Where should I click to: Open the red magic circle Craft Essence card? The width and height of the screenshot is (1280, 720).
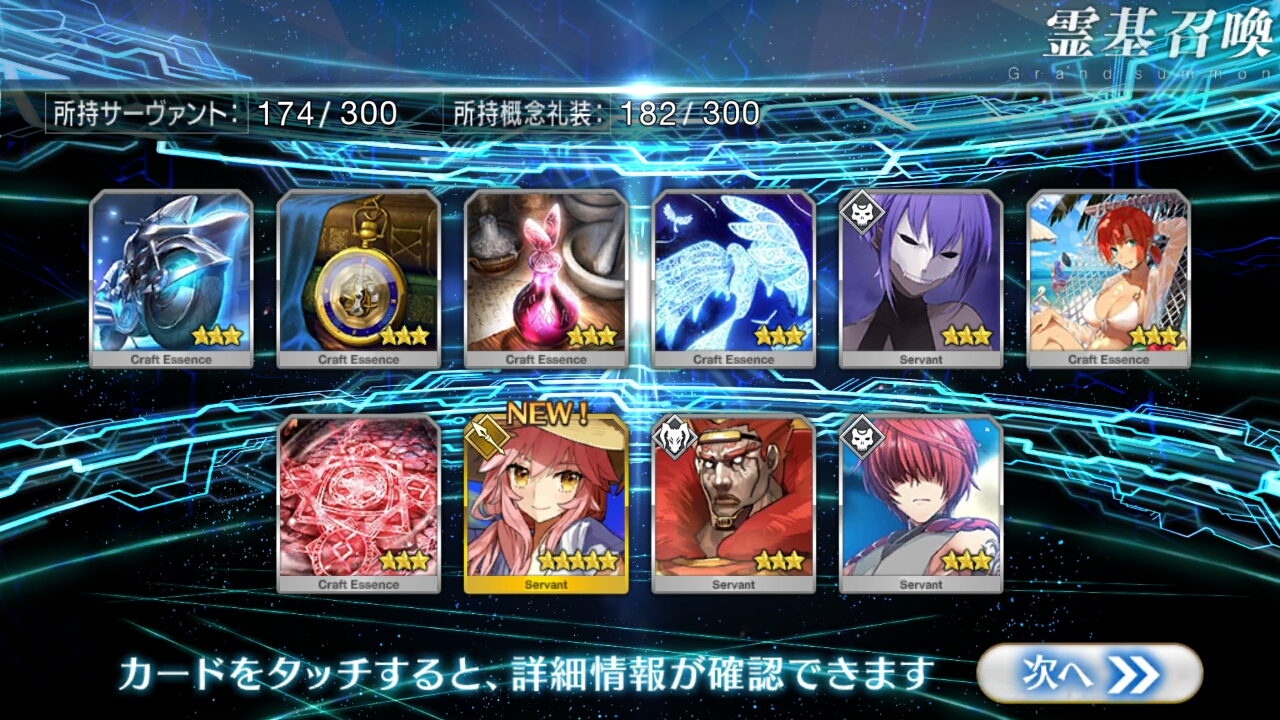360,500
